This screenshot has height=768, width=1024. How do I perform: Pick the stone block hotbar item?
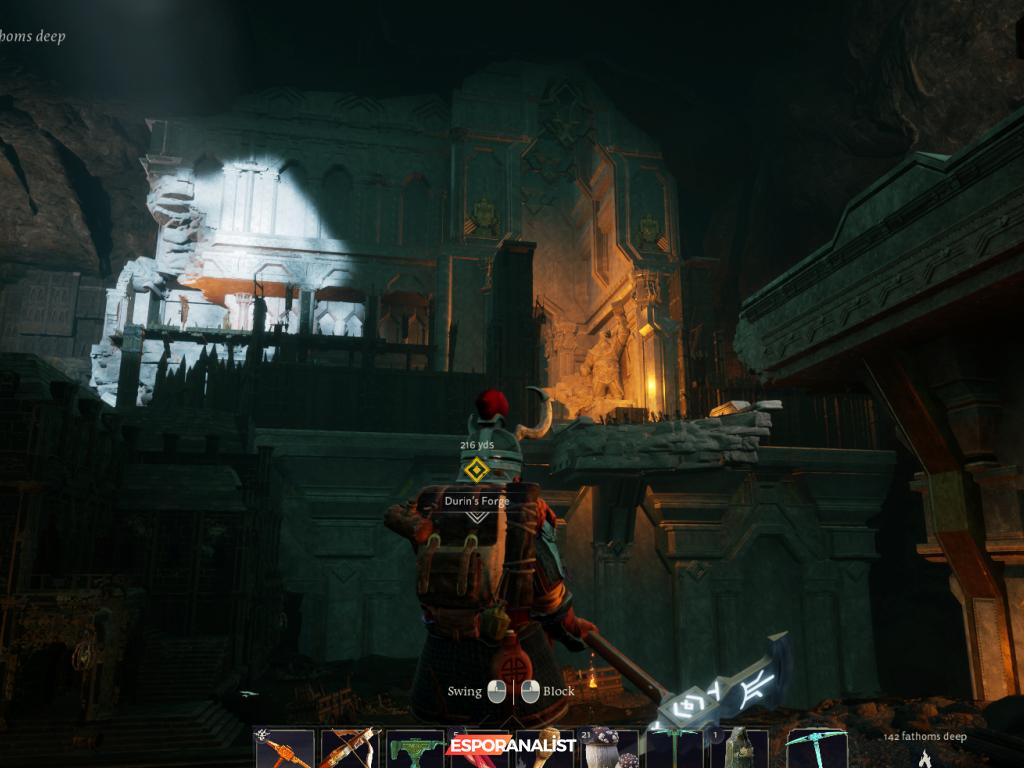point(740,749)
